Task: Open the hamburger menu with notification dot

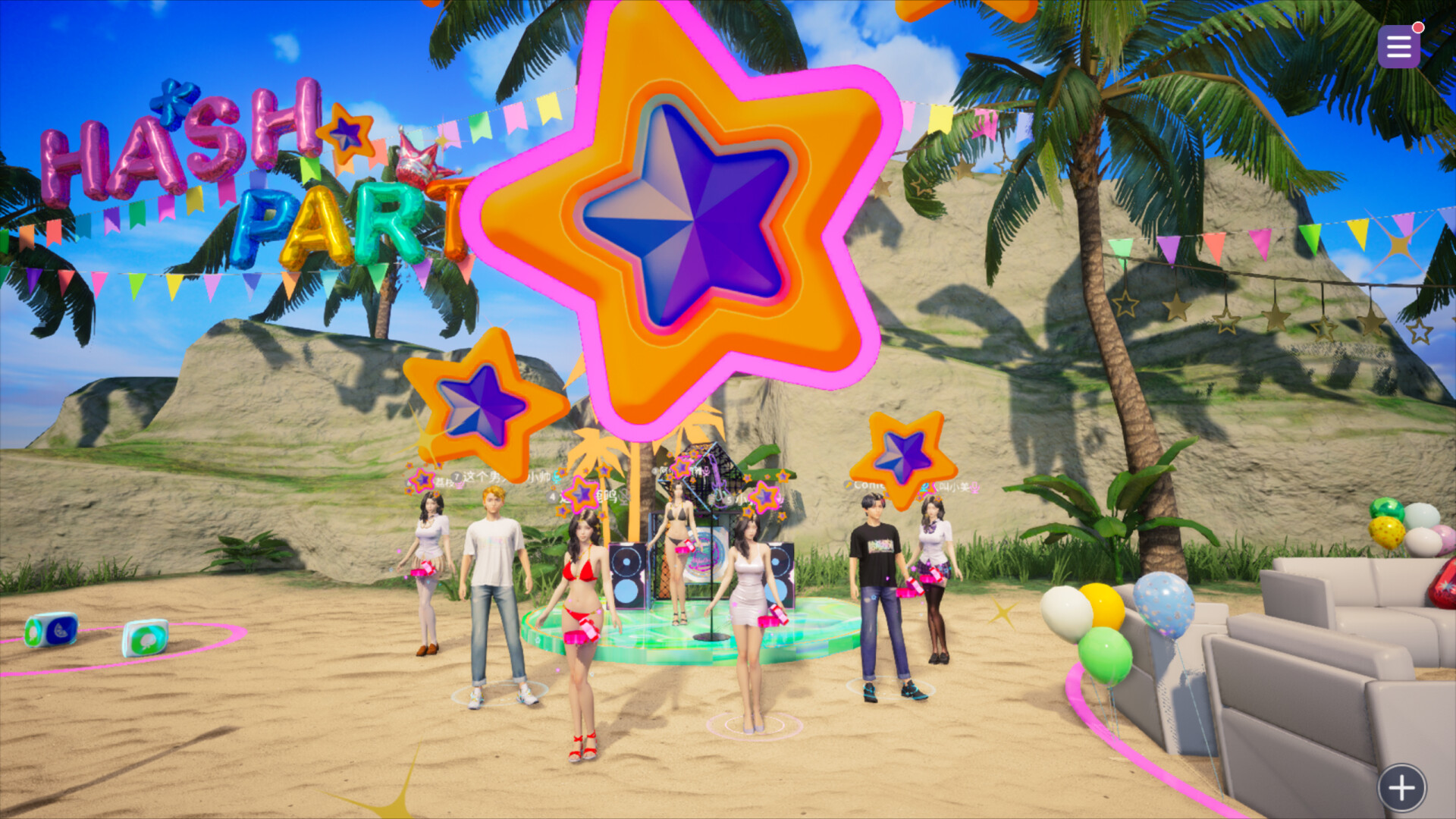Action: 1398,47
